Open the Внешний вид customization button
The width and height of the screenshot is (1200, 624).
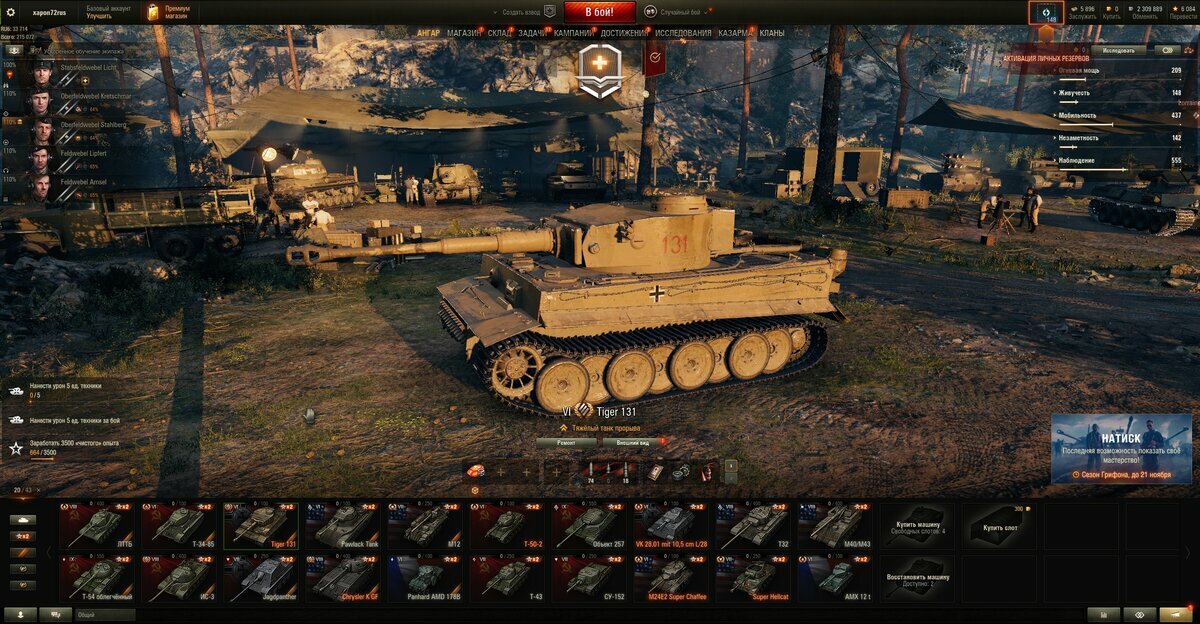[631, 441]
